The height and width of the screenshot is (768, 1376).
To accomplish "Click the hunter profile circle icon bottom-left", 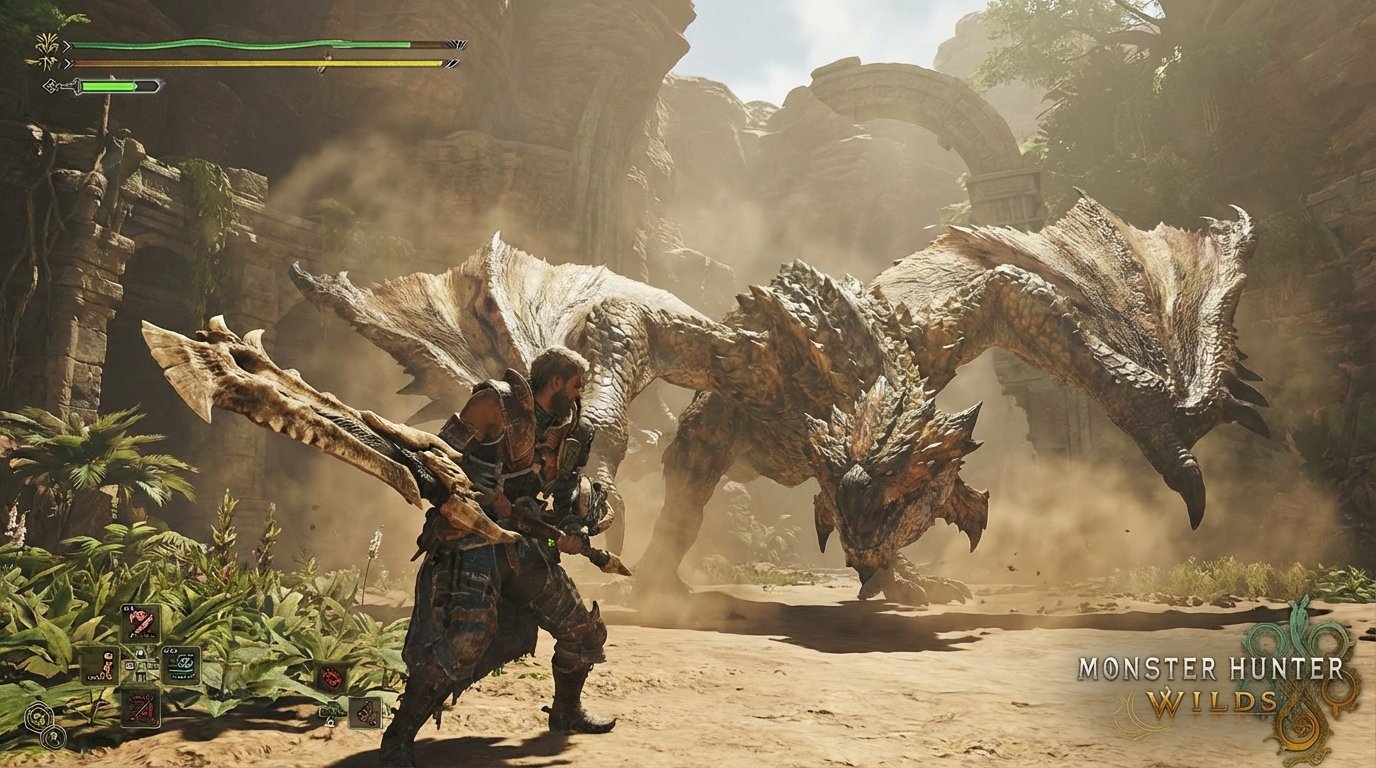I will click(x=53, y=737).
